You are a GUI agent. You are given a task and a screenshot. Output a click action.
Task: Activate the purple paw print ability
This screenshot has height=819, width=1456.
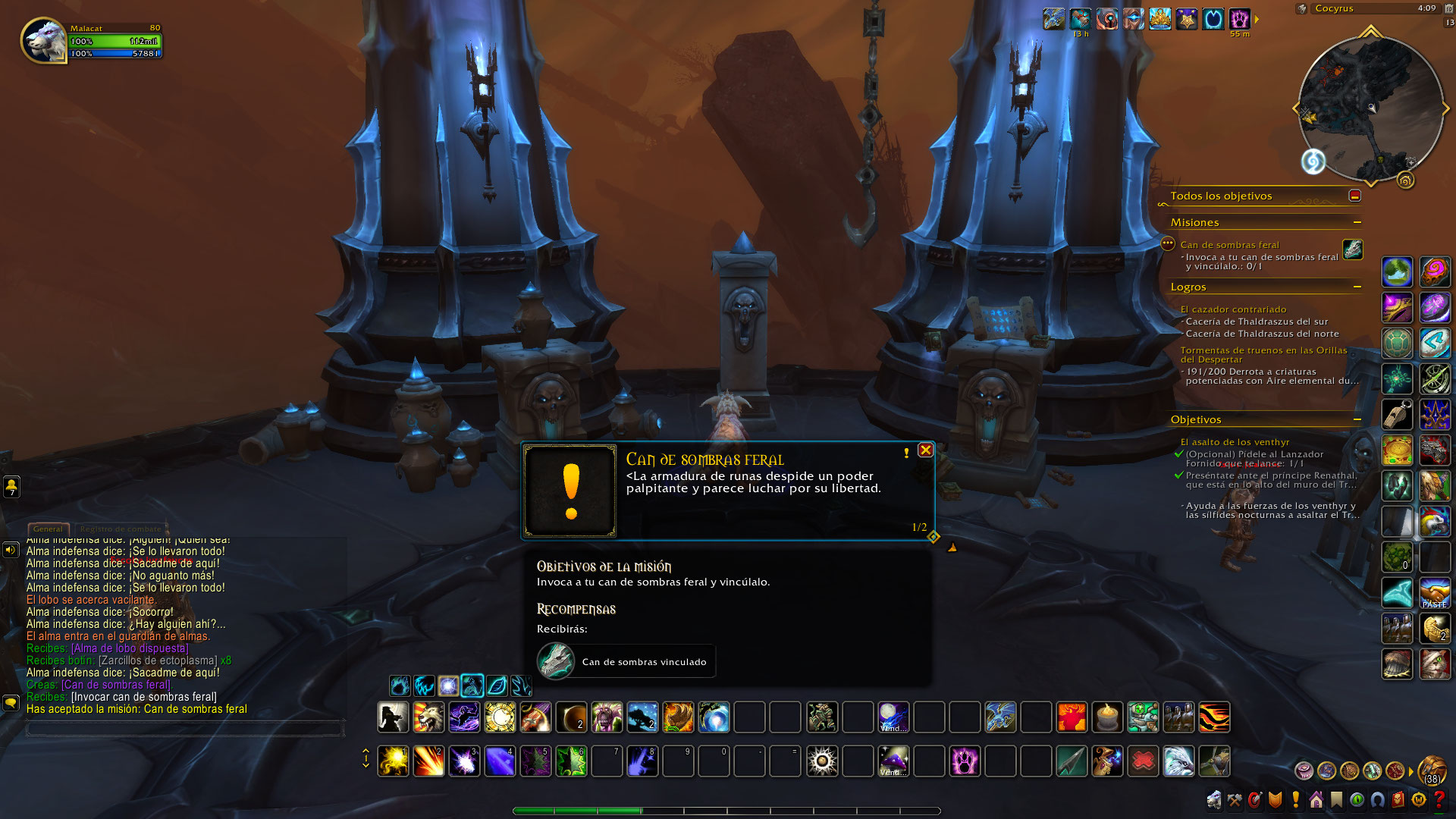tap(965, 761)
